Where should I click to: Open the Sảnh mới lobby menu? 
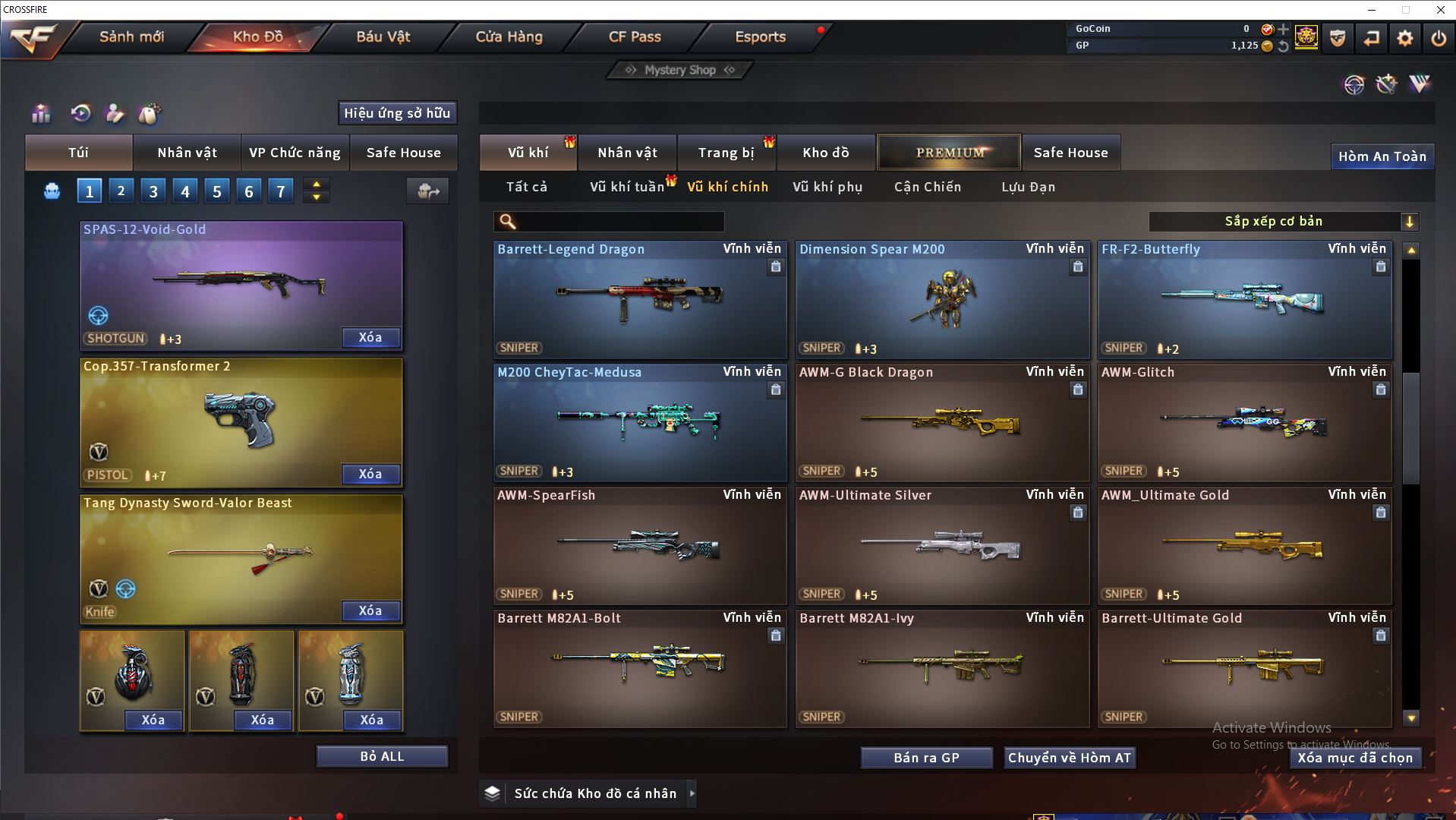pyautogui.click(x=131, y=36)
